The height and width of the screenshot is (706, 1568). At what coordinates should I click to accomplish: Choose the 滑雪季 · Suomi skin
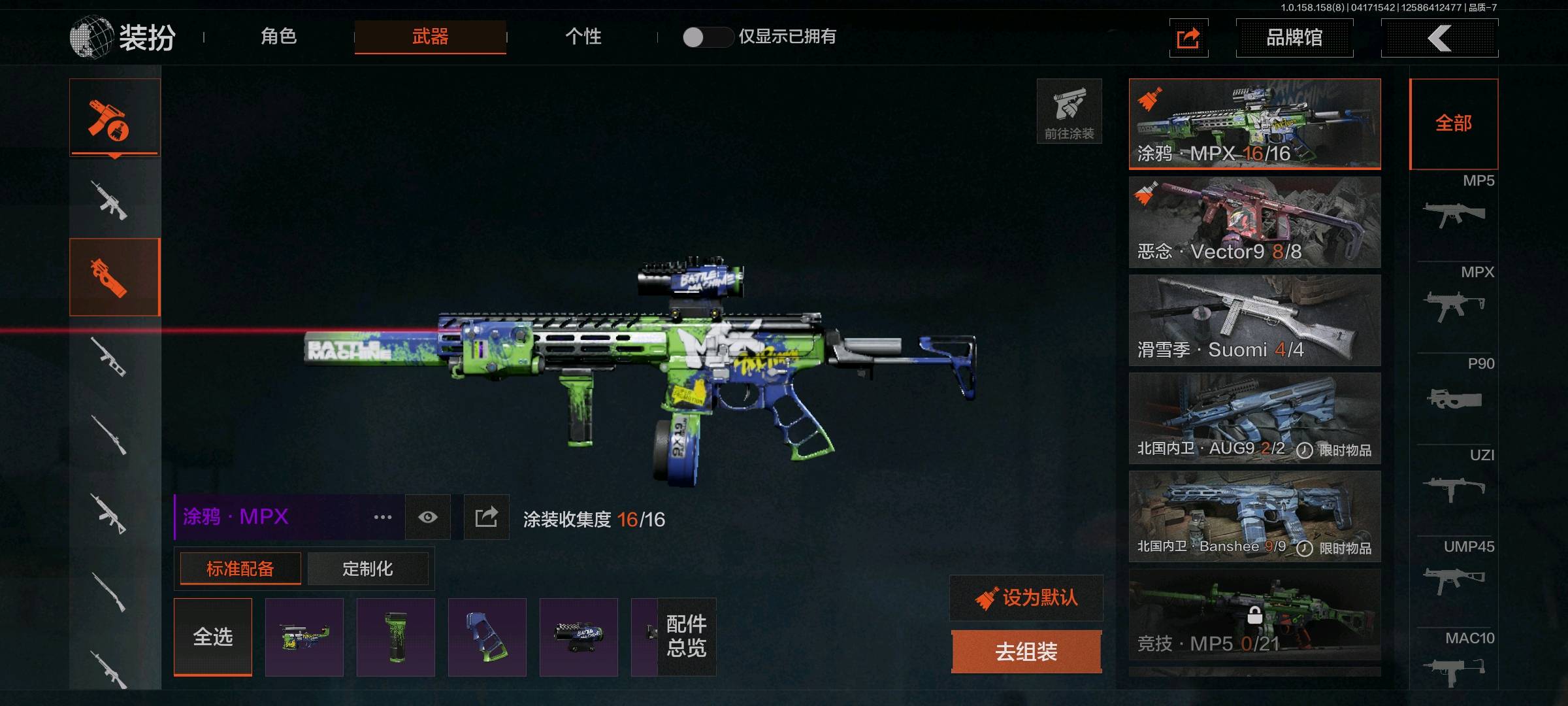tap(1254, 320)
